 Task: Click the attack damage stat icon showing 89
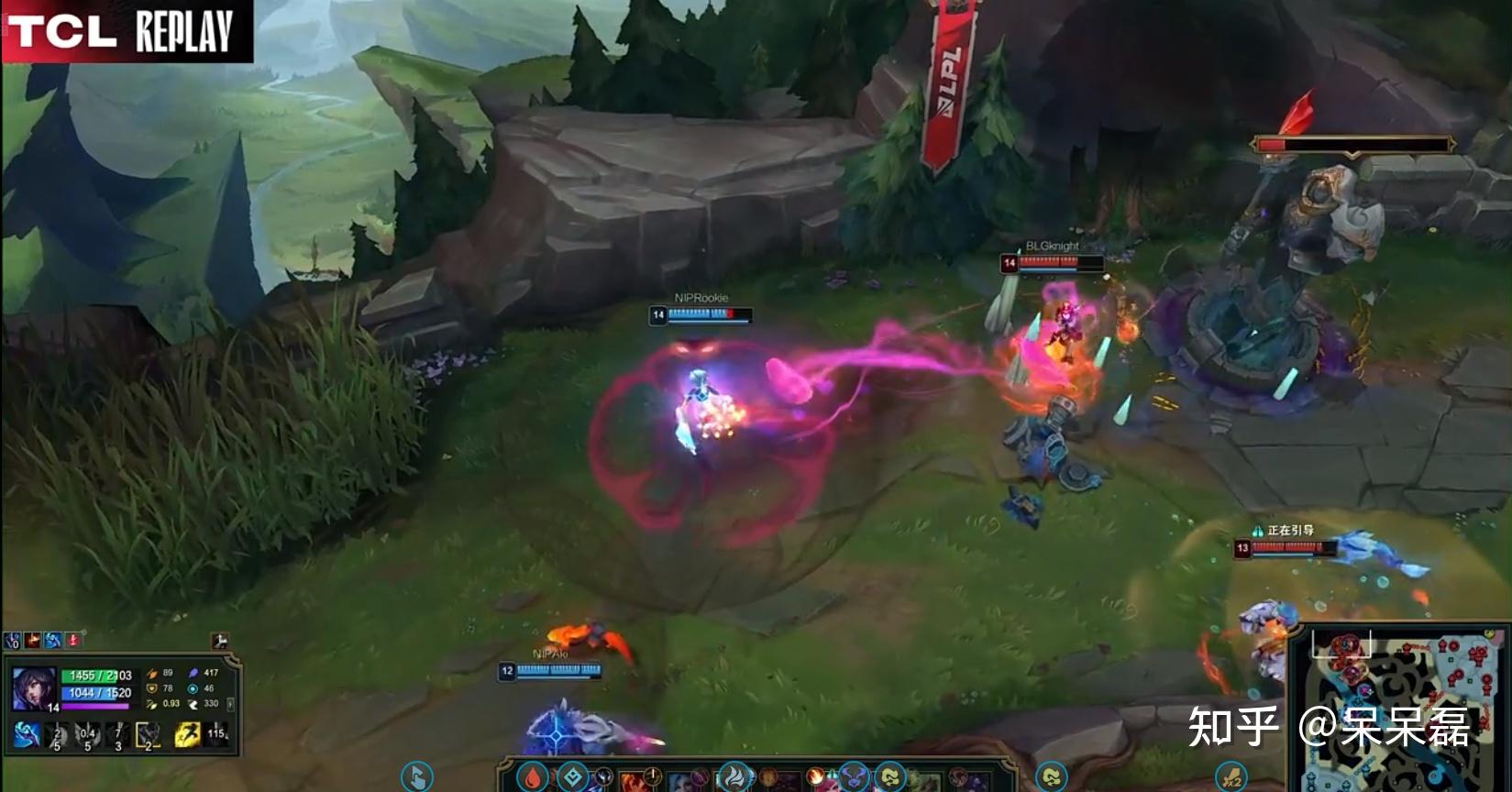pos(151,673)
